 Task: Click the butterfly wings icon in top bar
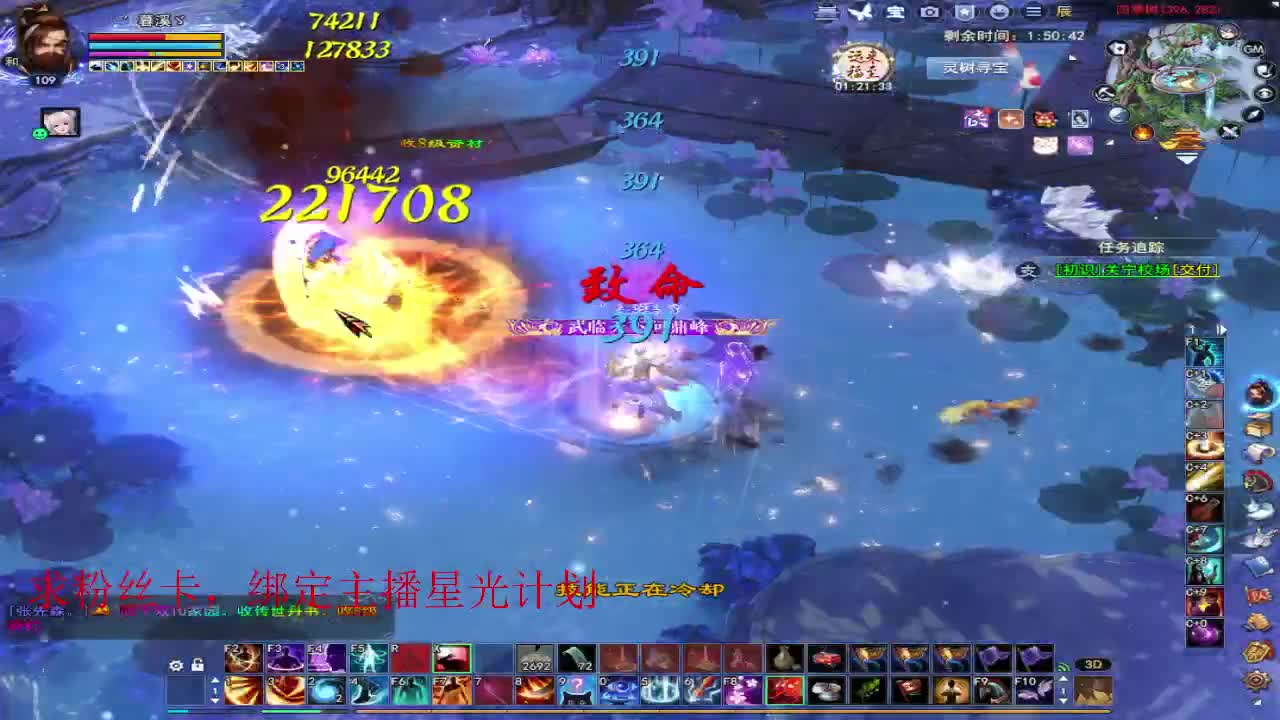tap(860, 12)
